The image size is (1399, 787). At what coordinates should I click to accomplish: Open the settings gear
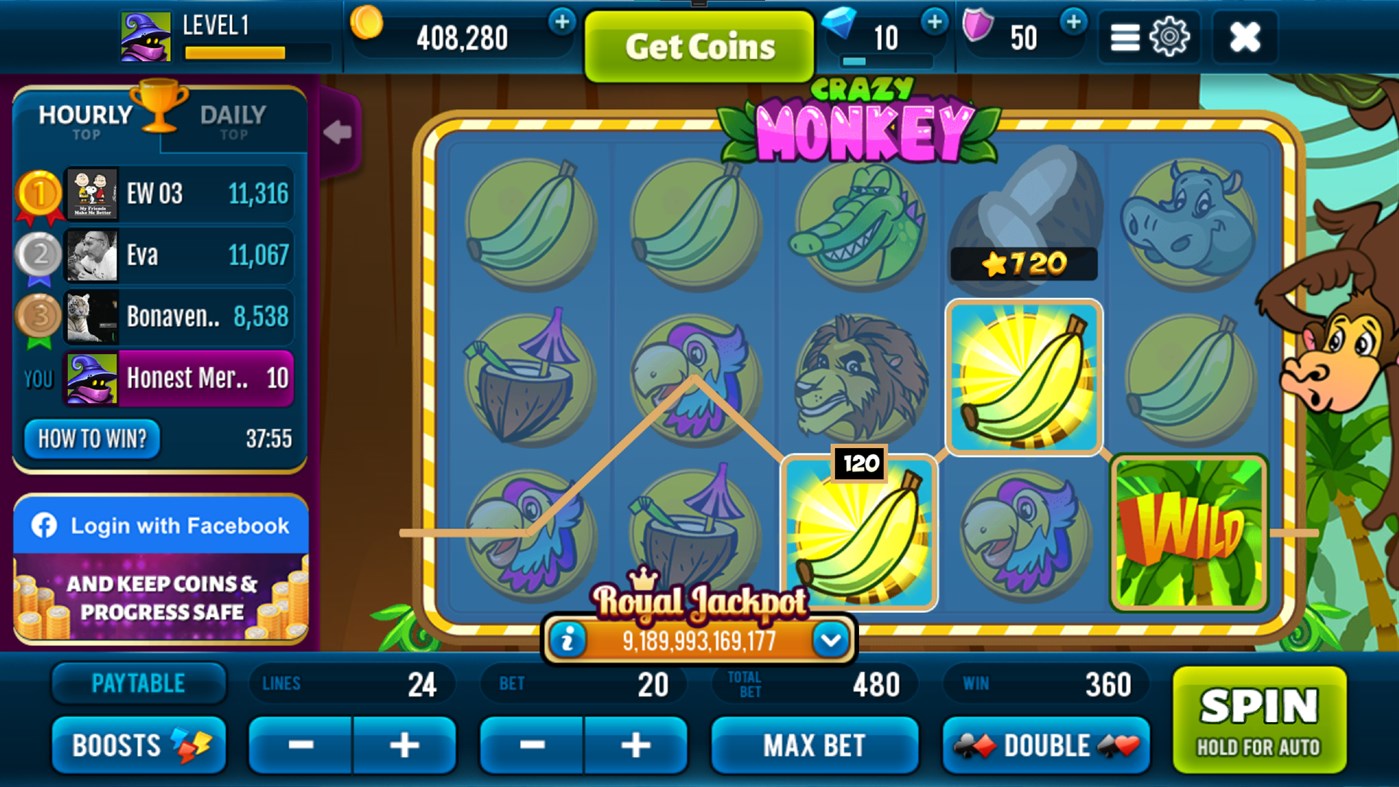coord(1168,36)
